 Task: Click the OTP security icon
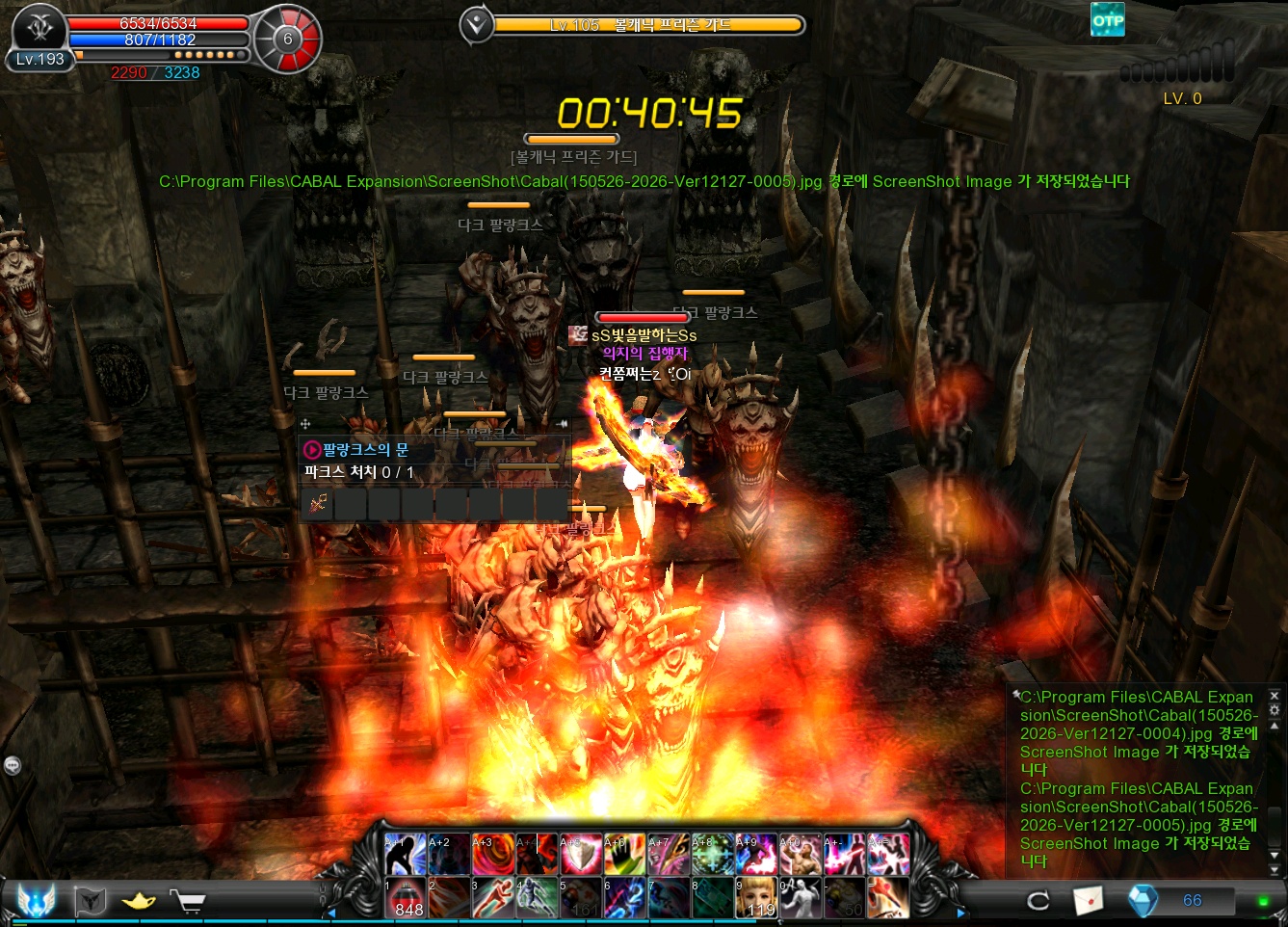(x=1108, y=20)
